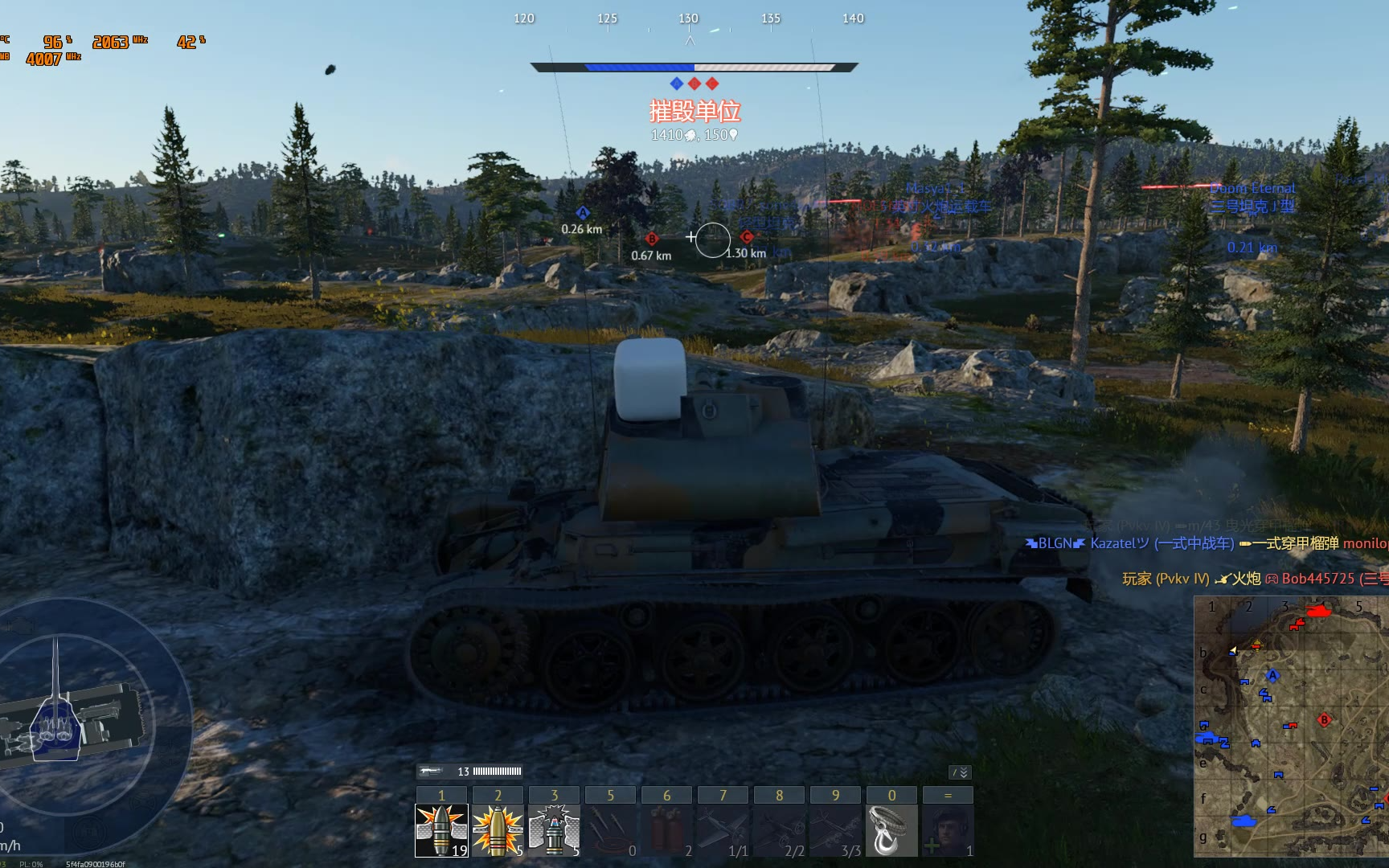The width and height of the screenshot is (1389, 868).
Task: Click capture point A on the minimap
Action: (1272, 676)
